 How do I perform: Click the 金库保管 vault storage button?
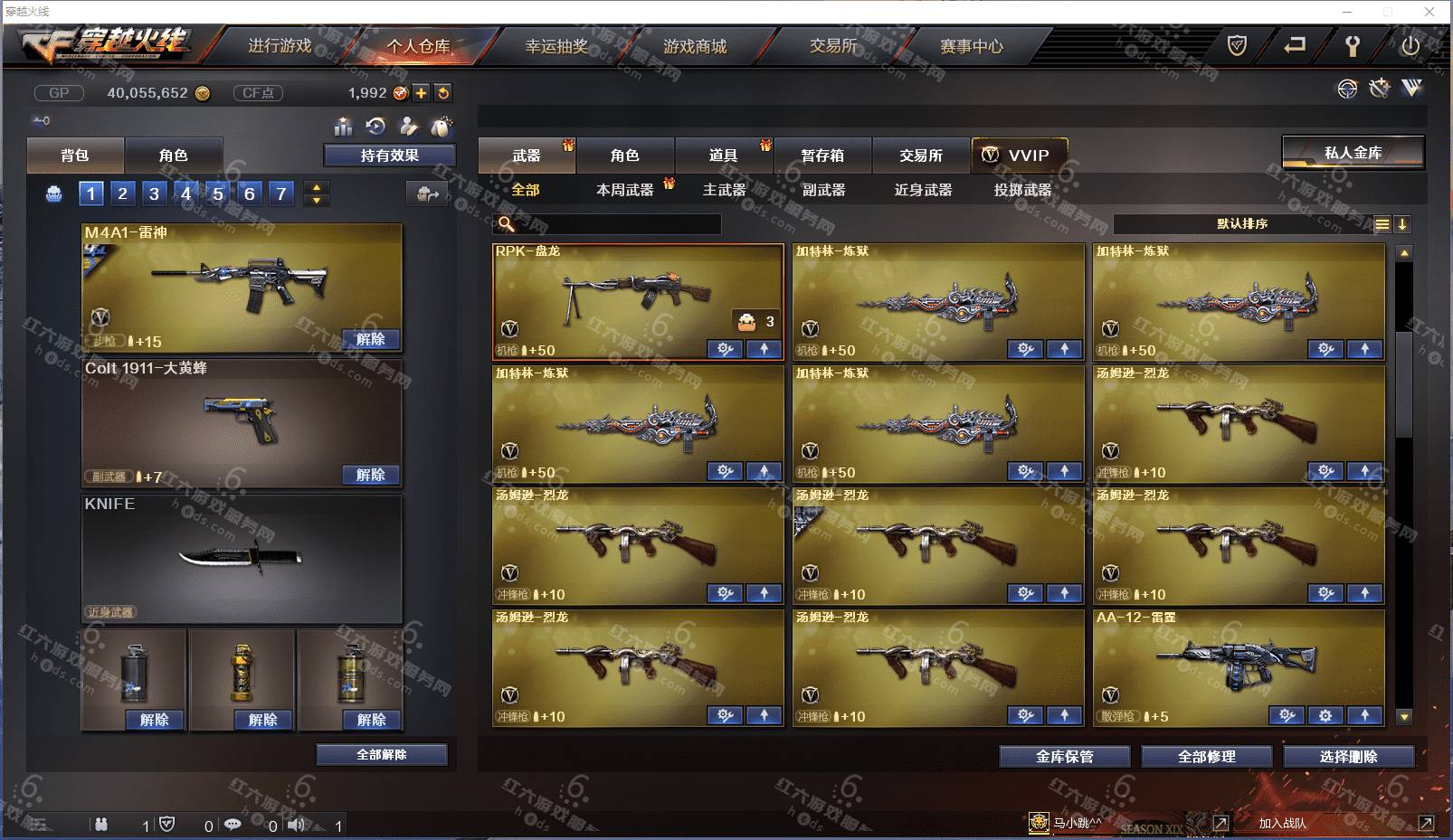click(1064, 757)
